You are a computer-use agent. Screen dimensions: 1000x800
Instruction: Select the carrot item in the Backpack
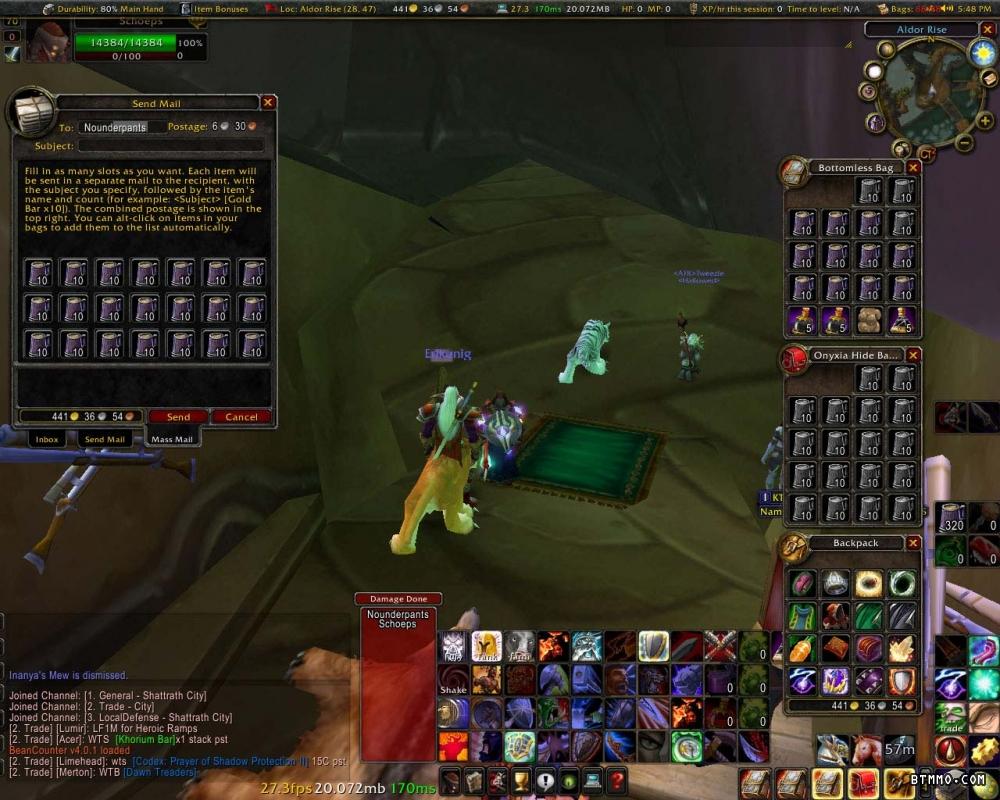[802, 648]
